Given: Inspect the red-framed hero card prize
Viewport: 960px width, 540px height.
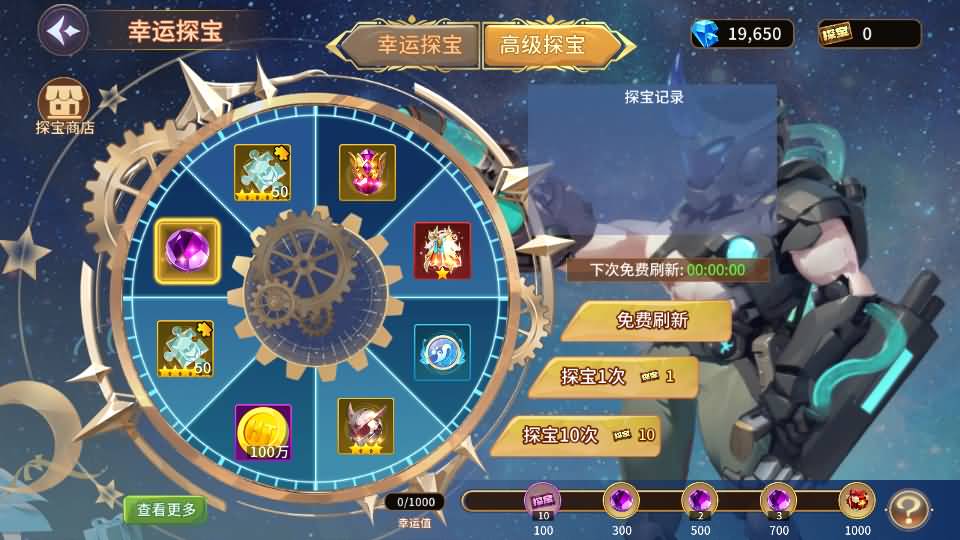Looking at the screenshot, I should pos(442,250).
